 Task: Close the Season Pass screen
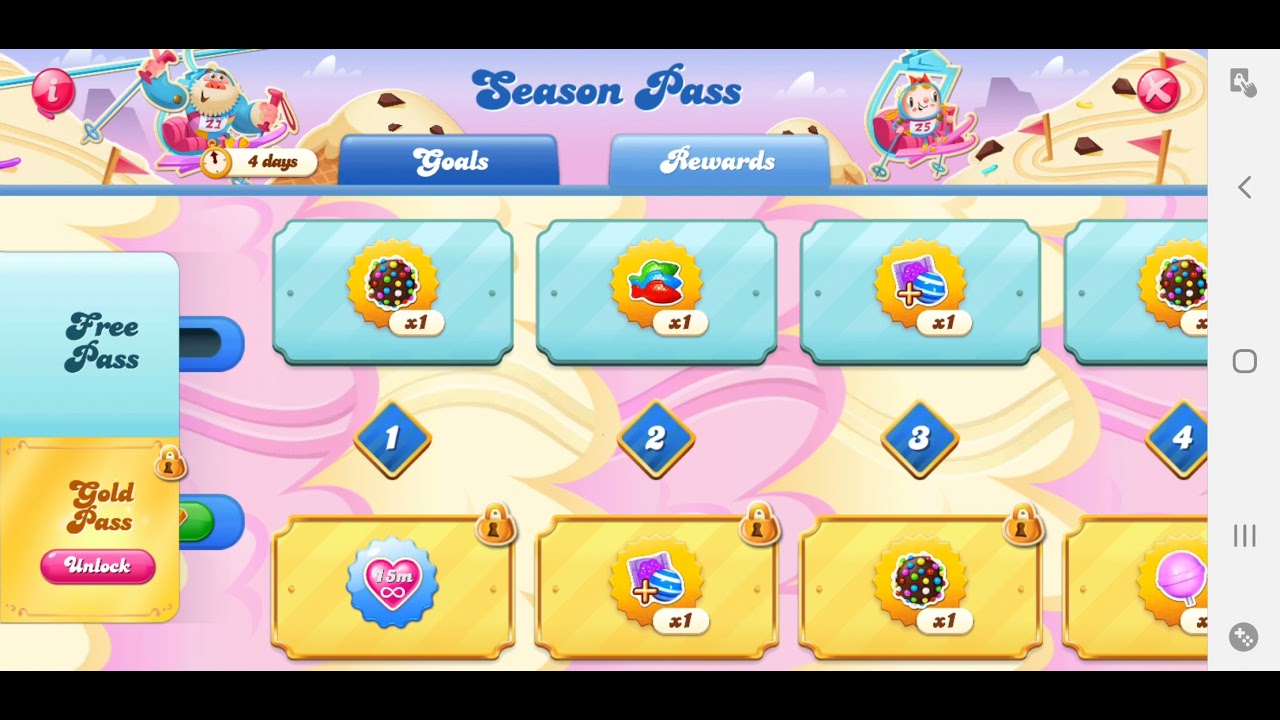(1158, 92)
